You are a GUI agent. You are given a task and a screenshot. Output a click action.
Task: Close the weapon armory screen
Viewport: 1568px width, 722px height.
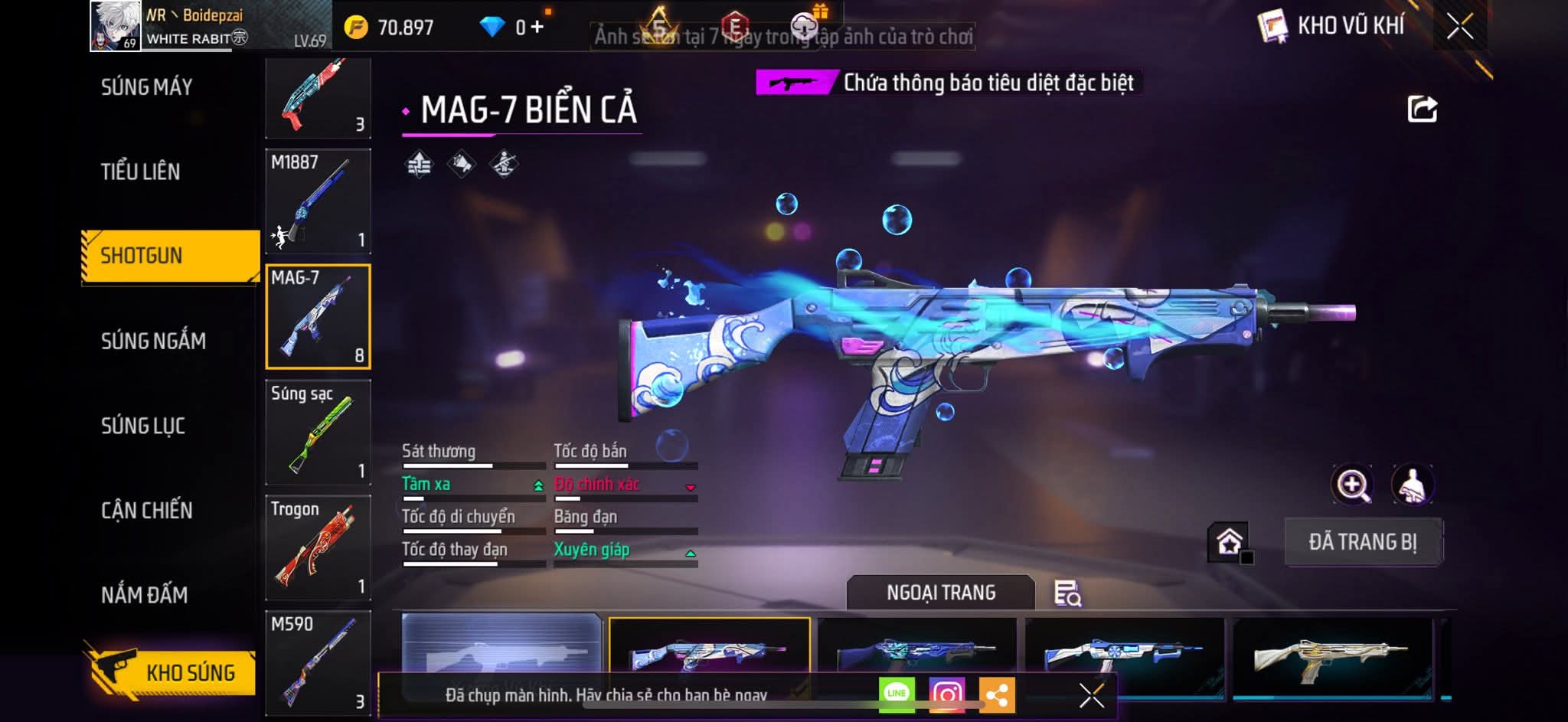point(1460,27)
